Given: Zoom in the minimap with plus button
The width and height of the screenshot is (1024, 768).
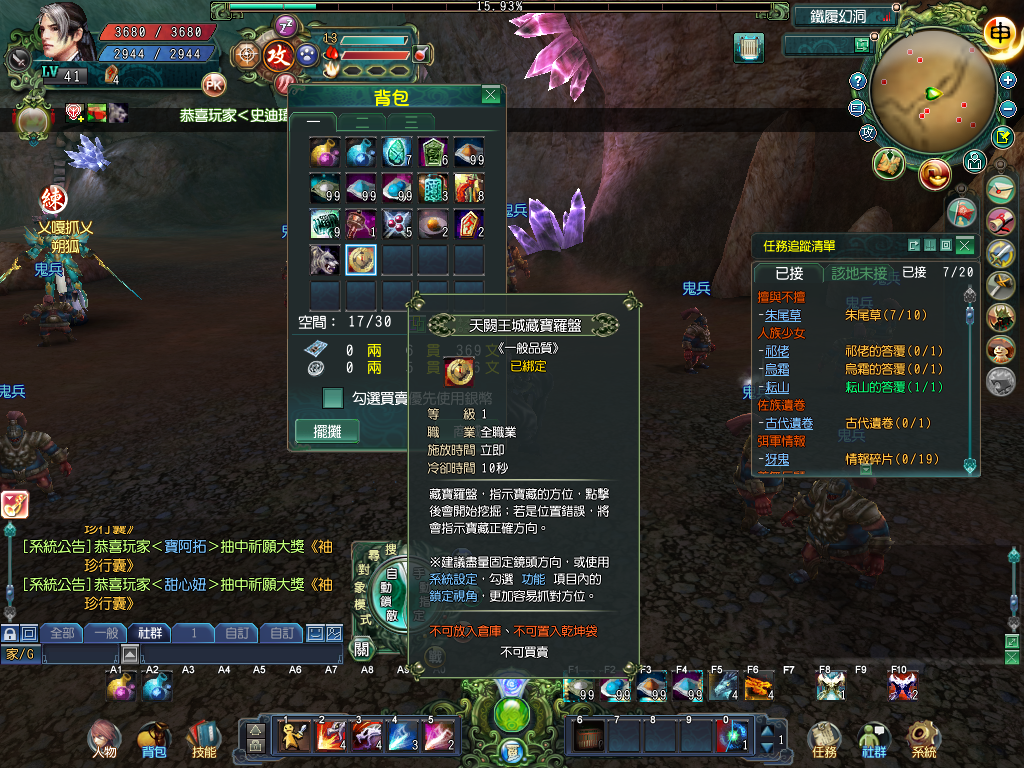Looking at the screenshot, I should [x=1008, y=80].
